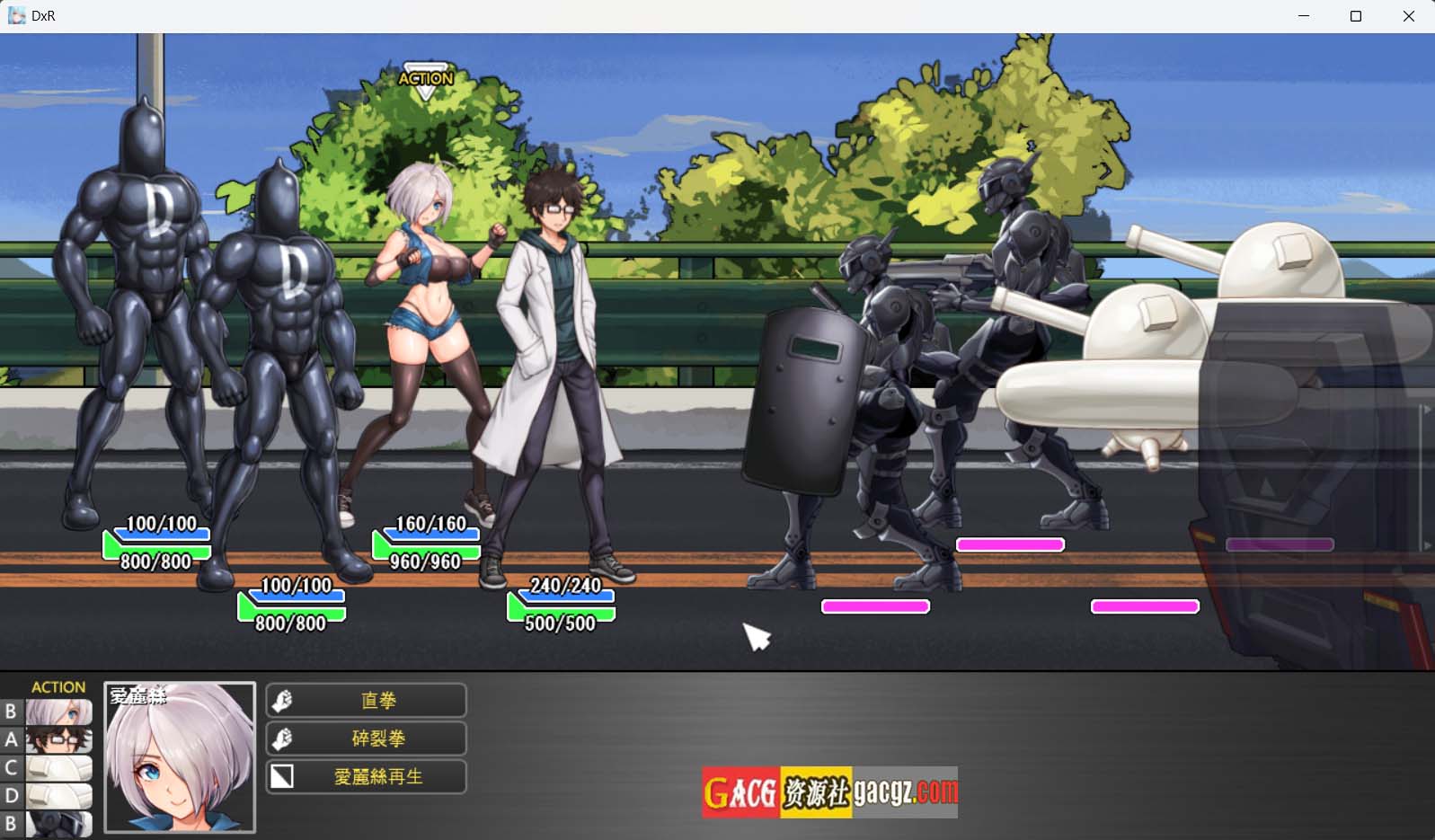Maximize the DxR window

pyautogui.click(x=1356, y=16)
